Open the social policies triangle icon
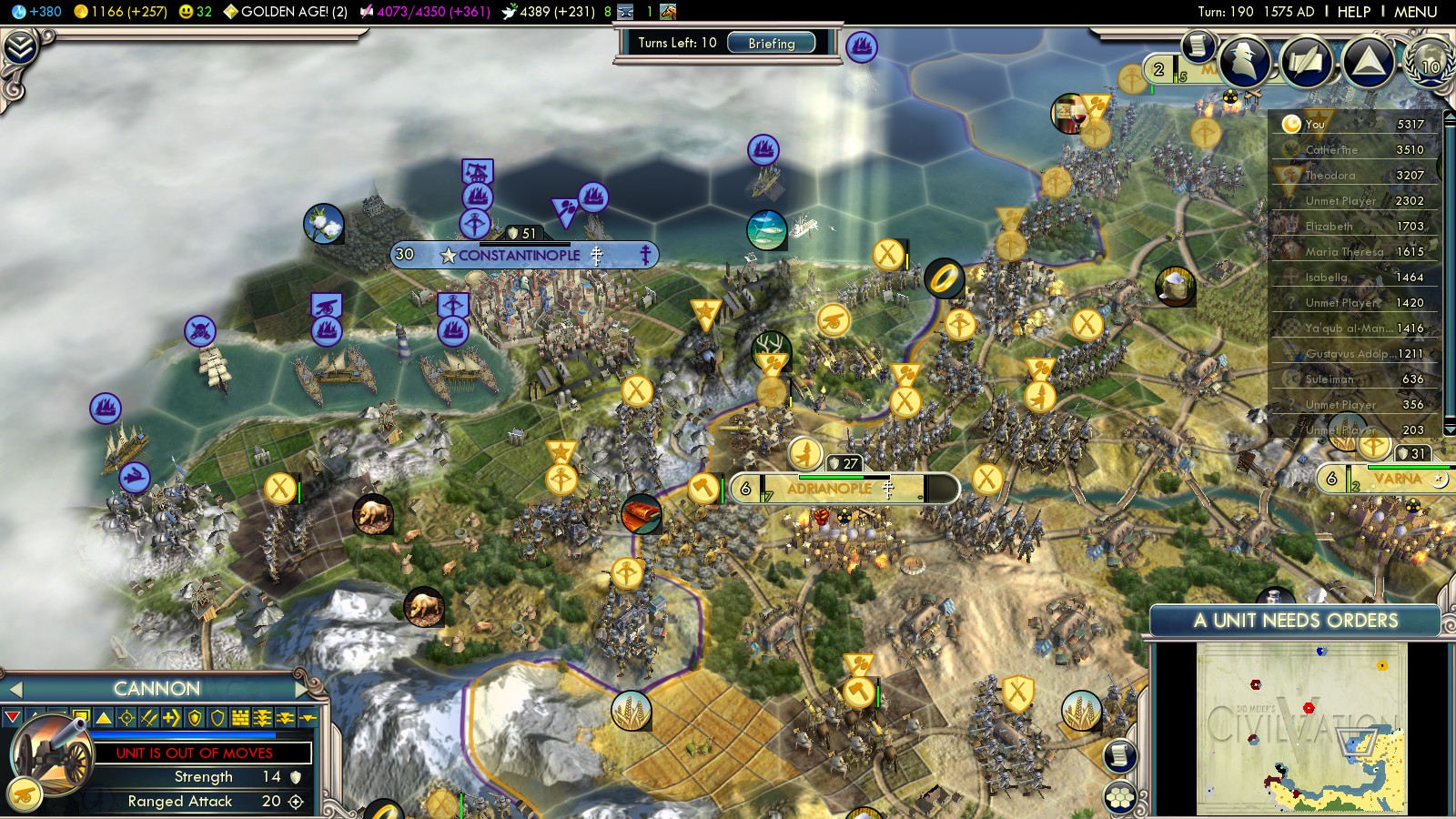Viewport: 1456px width, 819px height. coord(1367,61)
